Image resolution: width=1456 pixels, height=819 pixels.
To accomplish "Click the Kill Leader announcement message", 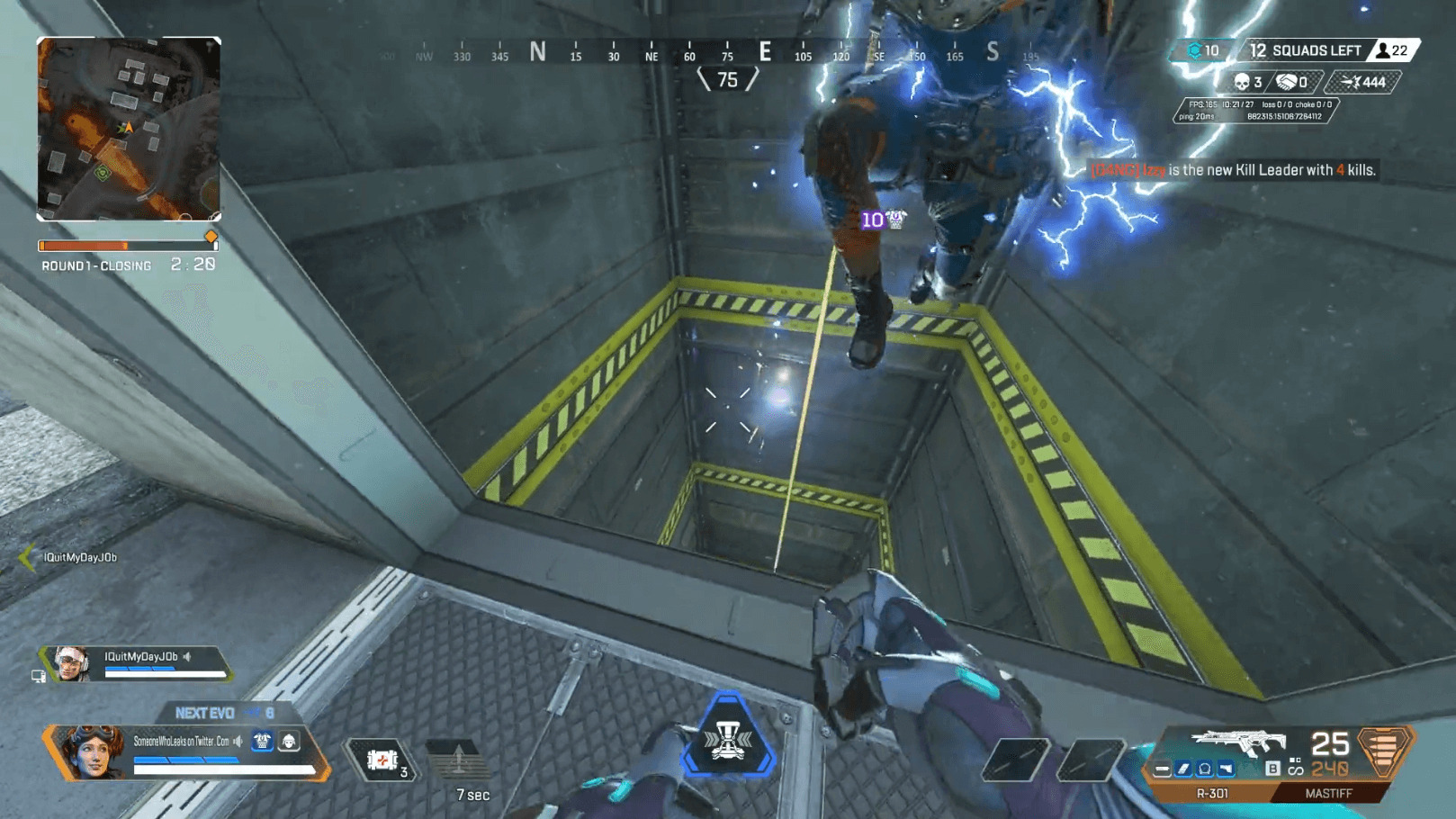I will coord(1233,170).
